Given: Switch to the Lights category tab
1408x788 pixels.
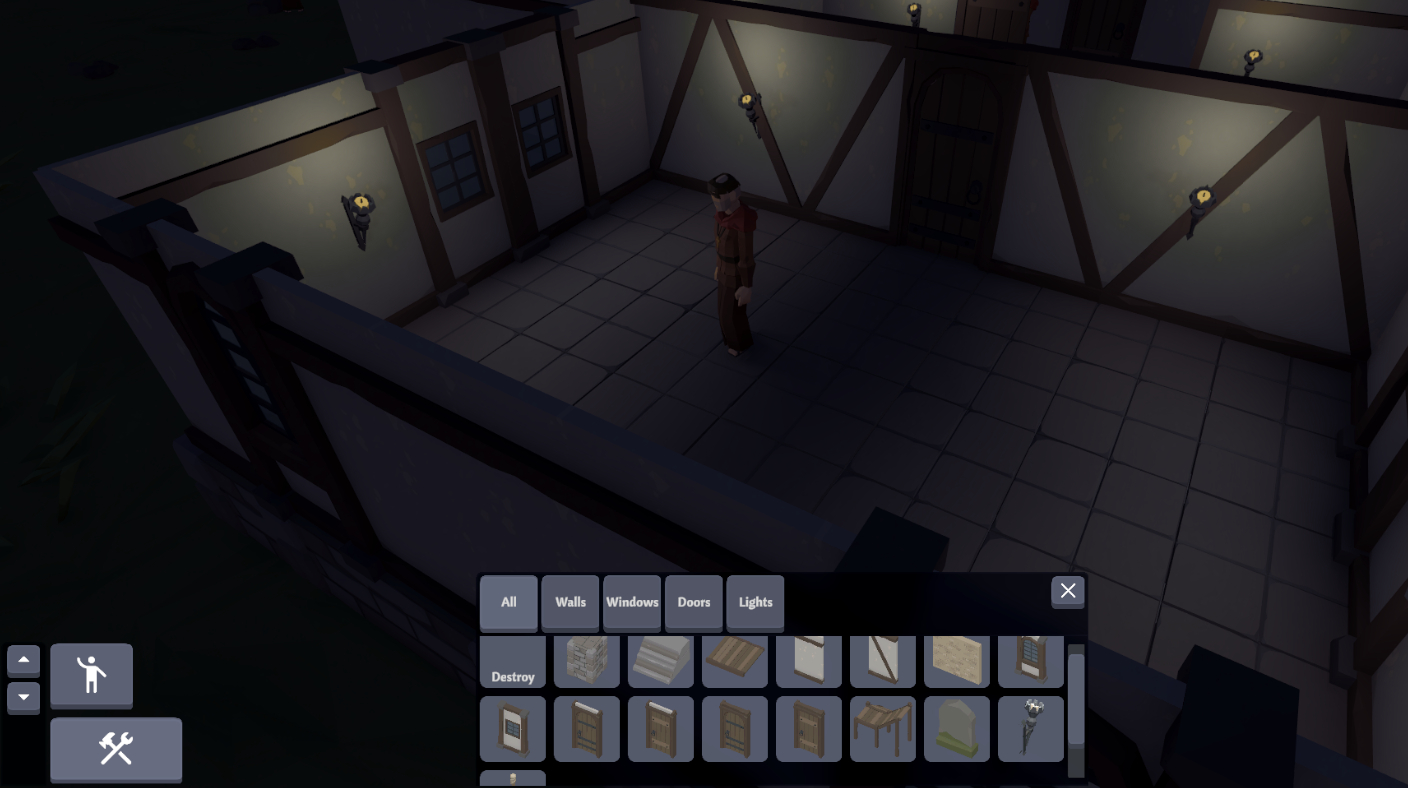Looking at the screenshot, I should [756, 602].
